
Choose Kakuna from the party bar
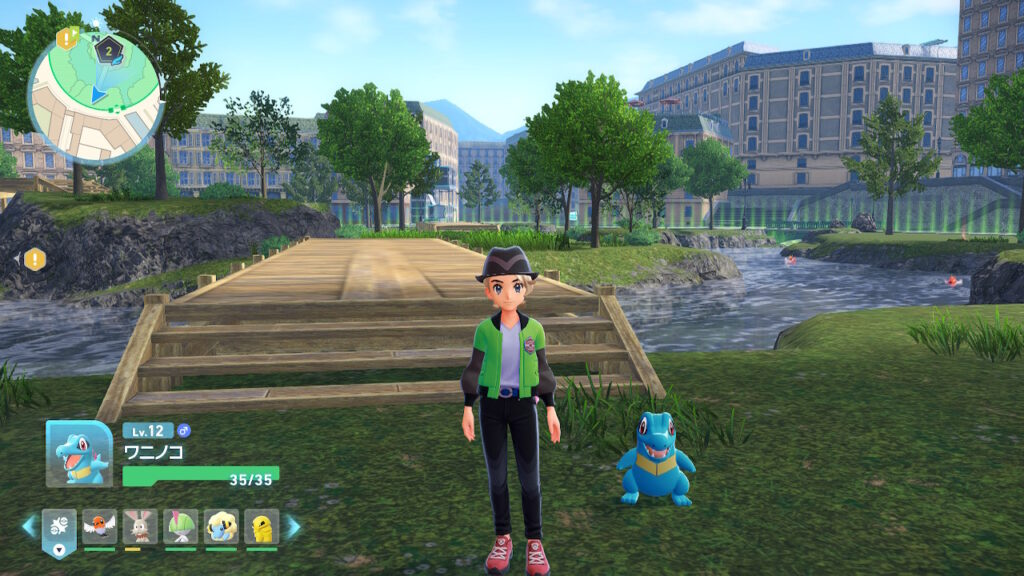[x=262, y=526]
